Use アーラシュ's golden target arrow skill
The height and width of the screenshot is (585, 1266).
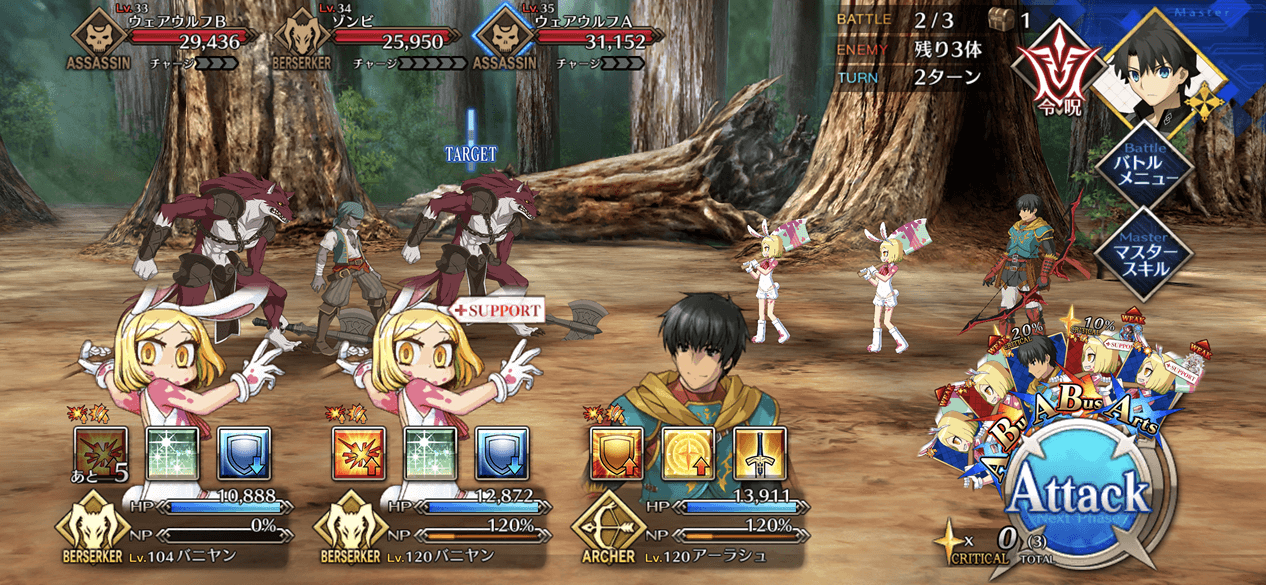click(689, 454)
